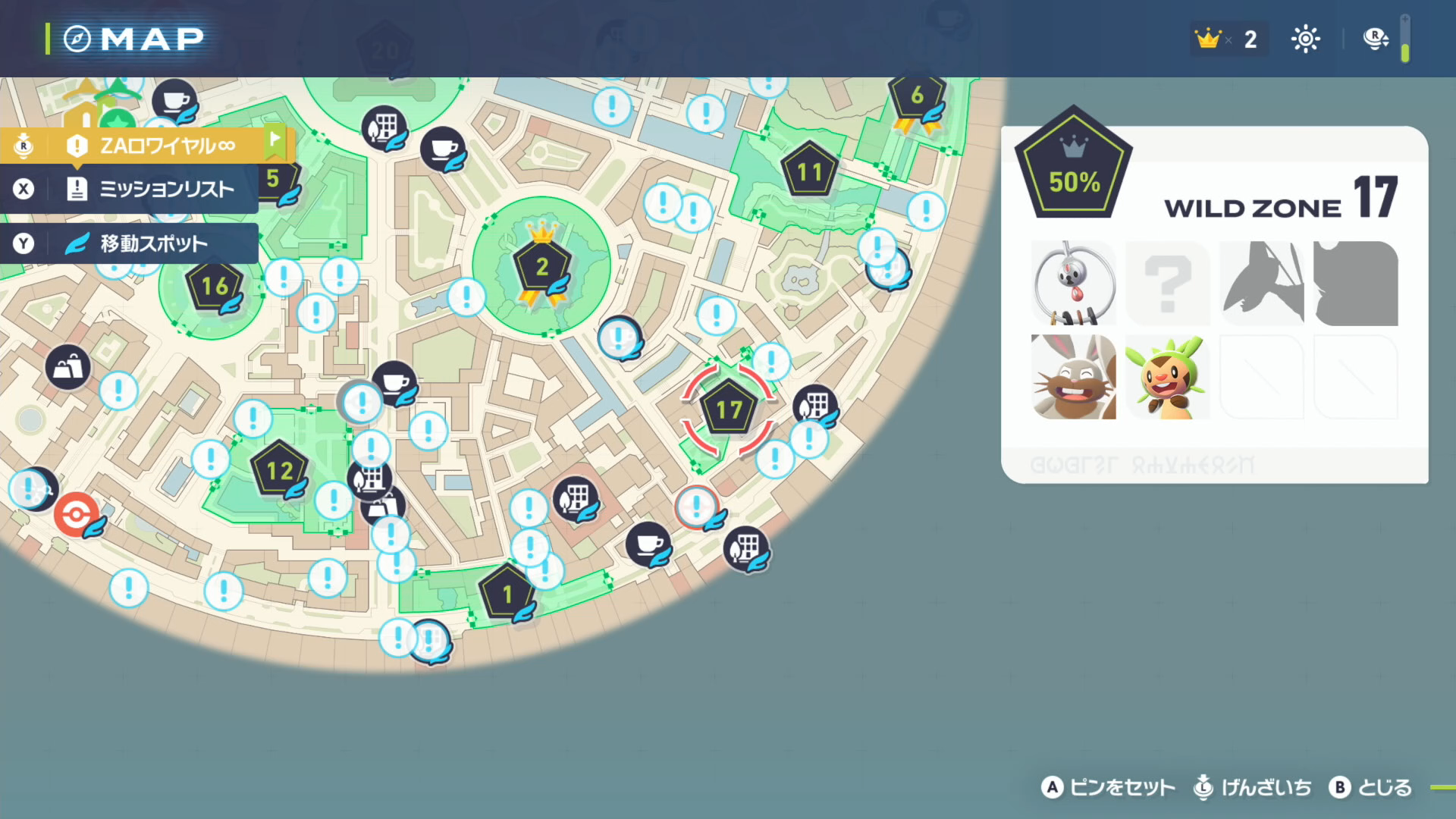View the Klefki thumbnail in zone panel
1456x819 pixels.
[1073, 284]
